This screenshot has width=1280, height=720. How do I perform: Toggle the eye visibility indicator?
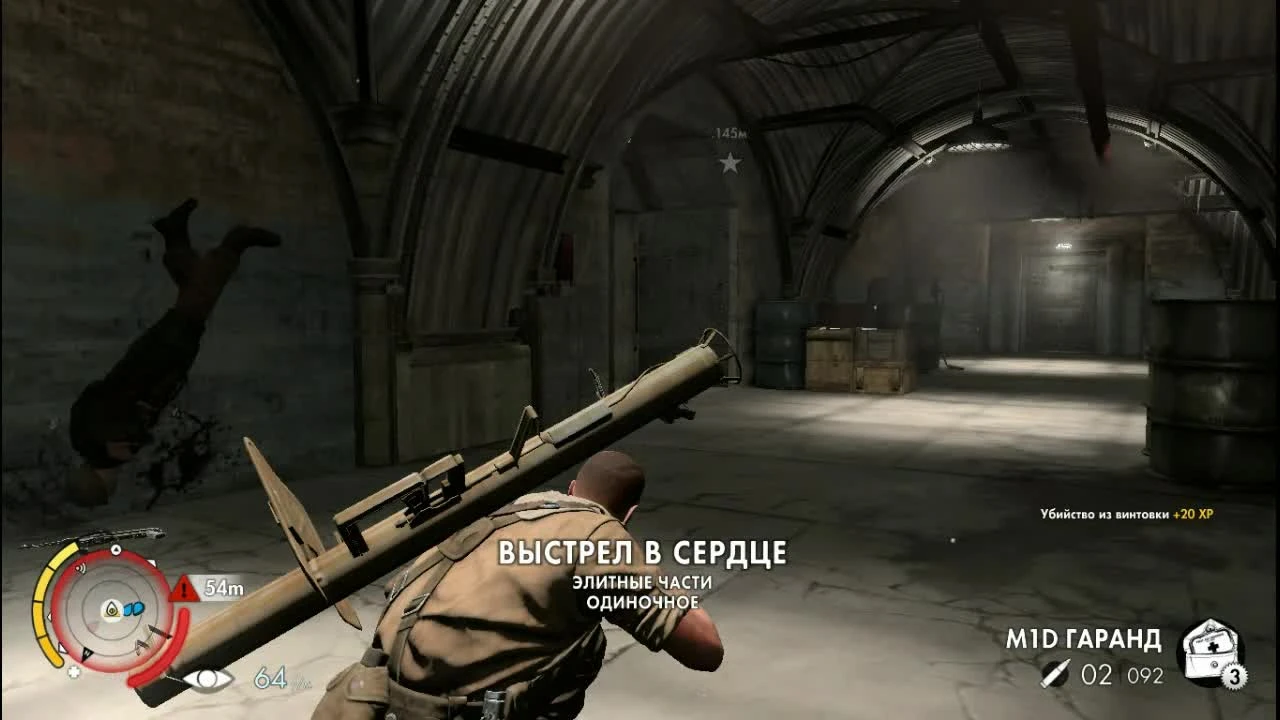click(208, 678)
